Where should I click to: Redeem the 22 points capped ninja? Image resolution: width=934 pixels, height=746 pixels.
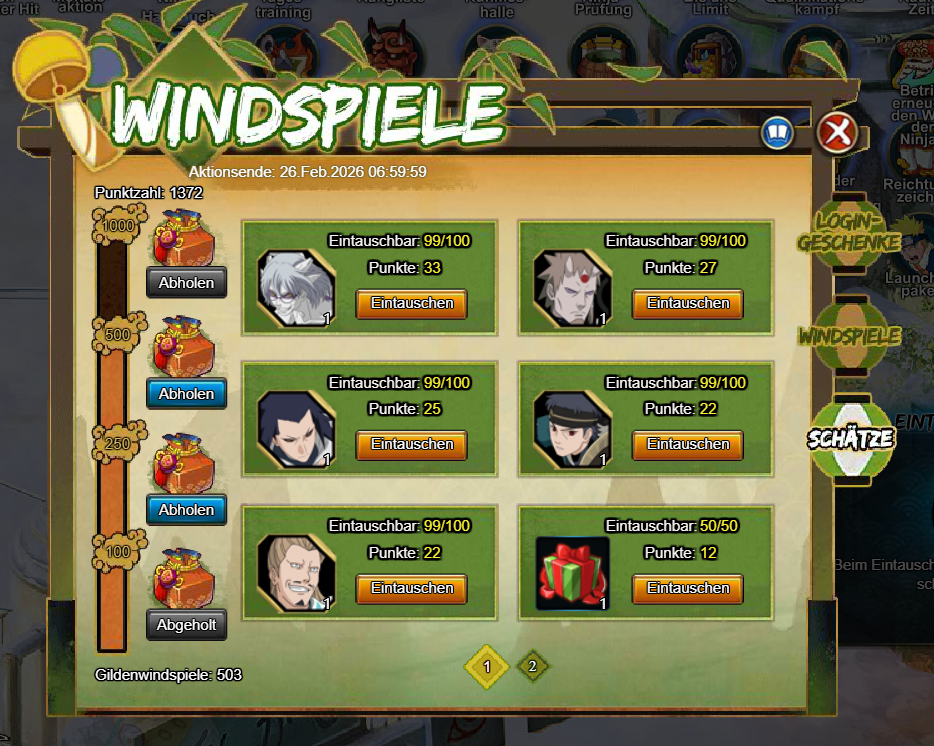pyautogui.click(x=687, y=444)
